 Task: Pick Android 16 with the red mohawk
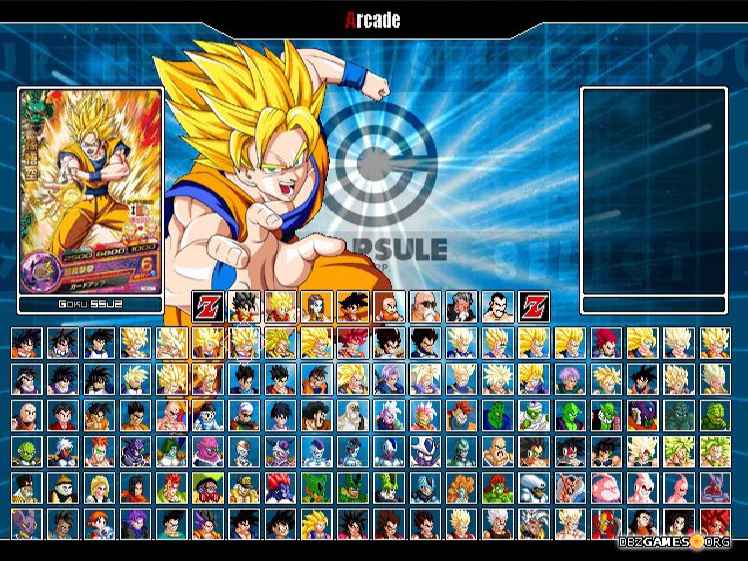click(171, 489)
